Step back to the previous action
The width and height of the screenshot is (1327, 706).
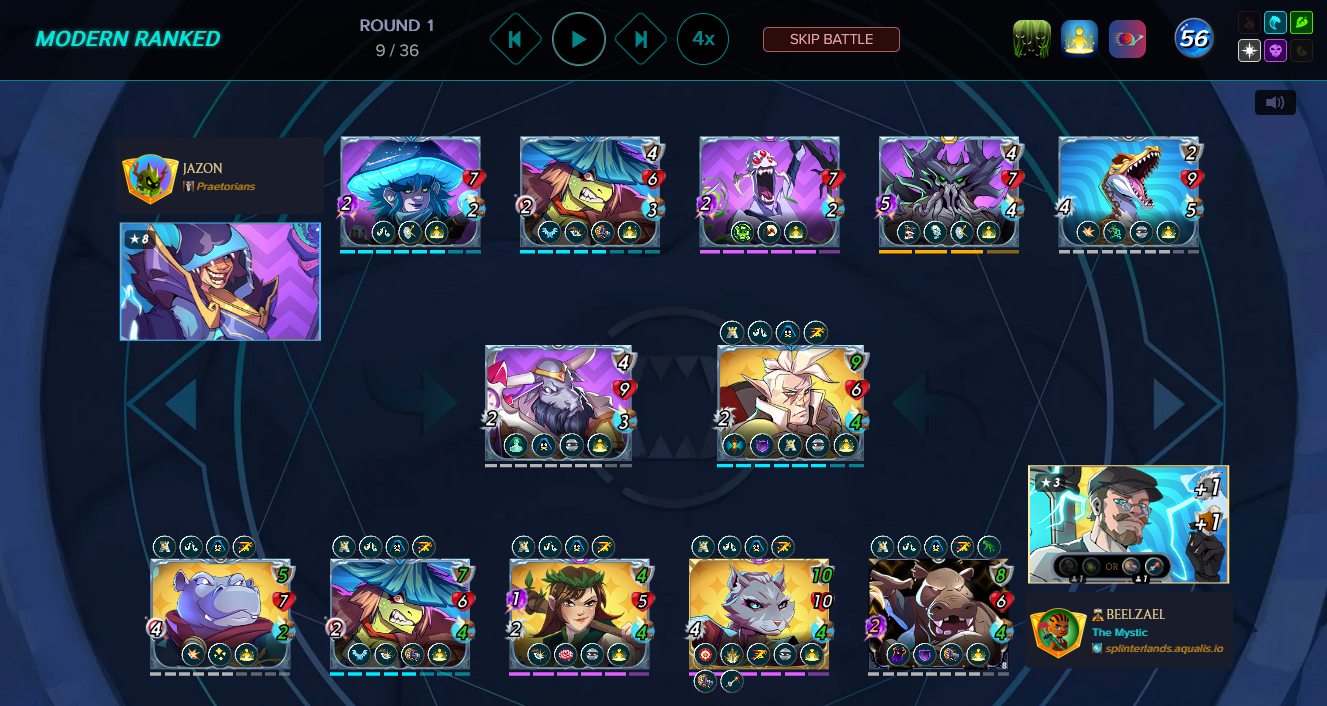515,39
